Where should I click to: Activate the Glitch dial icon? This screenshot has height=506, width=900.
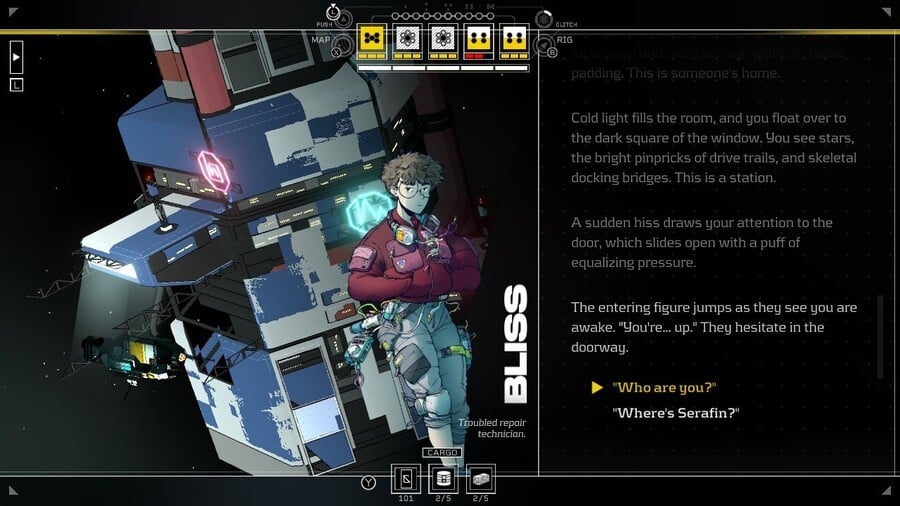pyautogui.click(x=543, y=19)
